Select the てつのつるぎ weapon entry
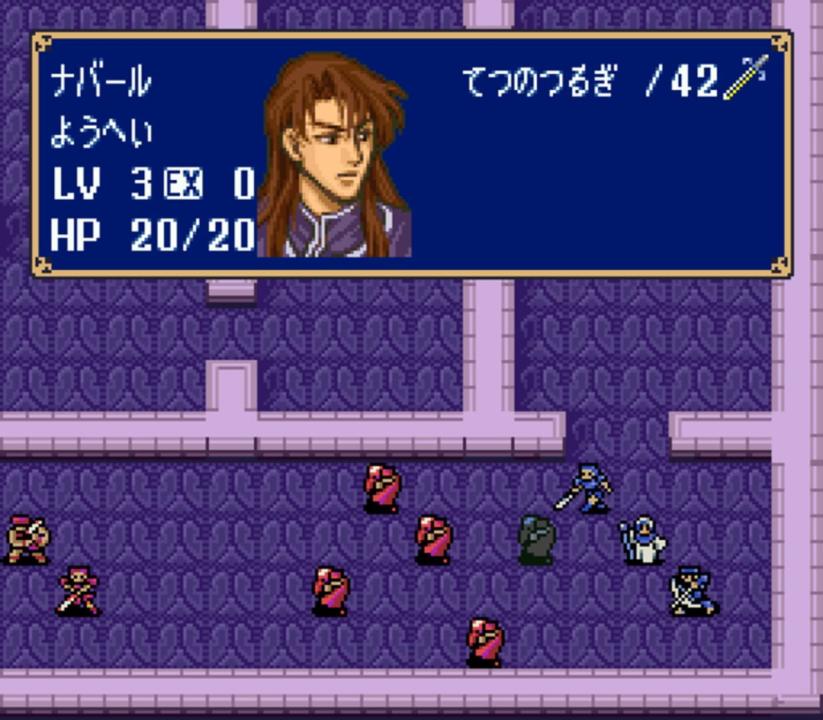The width and height of the screenshot is (823, 720). 540,82
